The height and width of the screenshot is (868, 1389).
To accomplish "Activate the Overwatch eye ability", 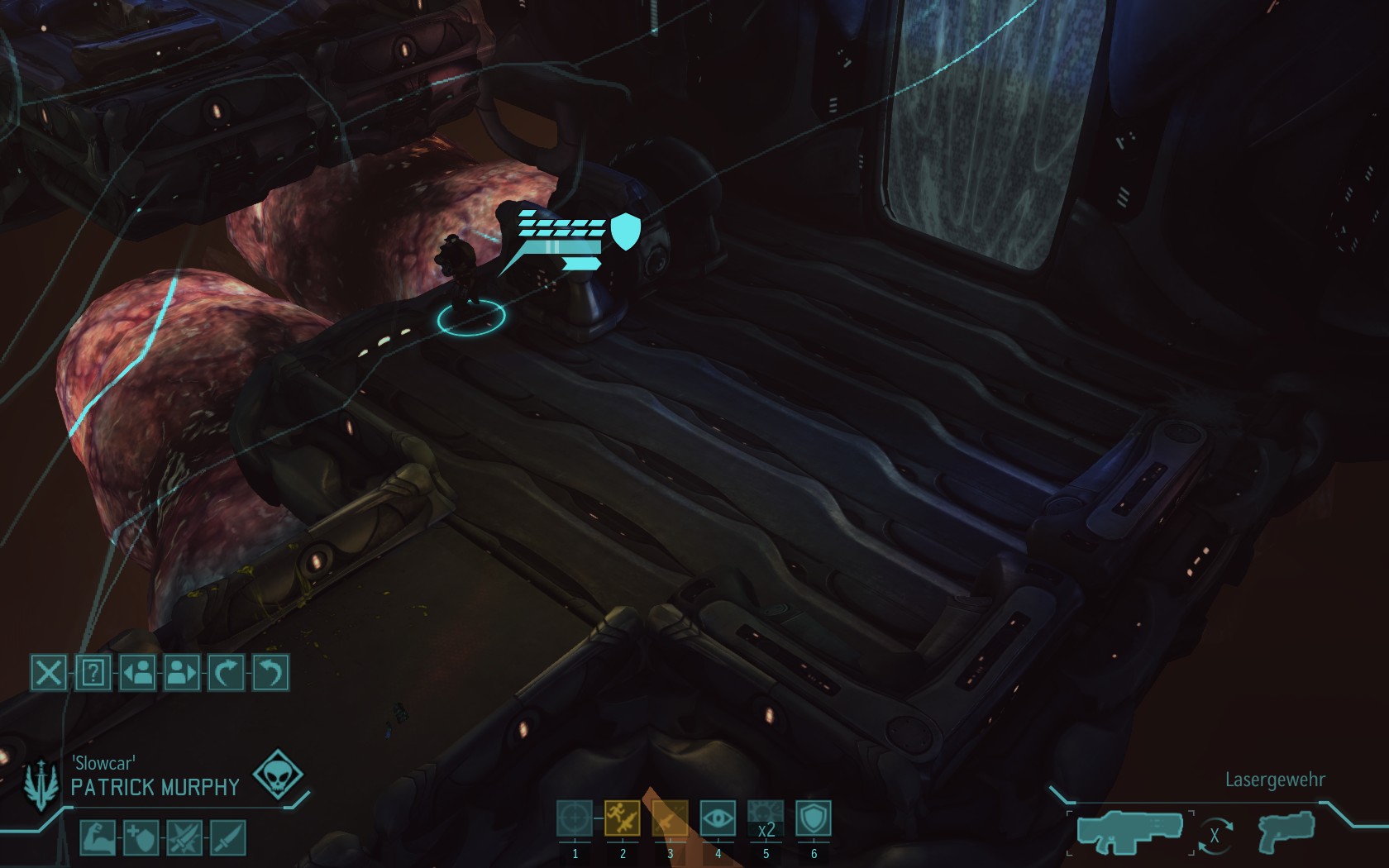I will pos(718,819).
